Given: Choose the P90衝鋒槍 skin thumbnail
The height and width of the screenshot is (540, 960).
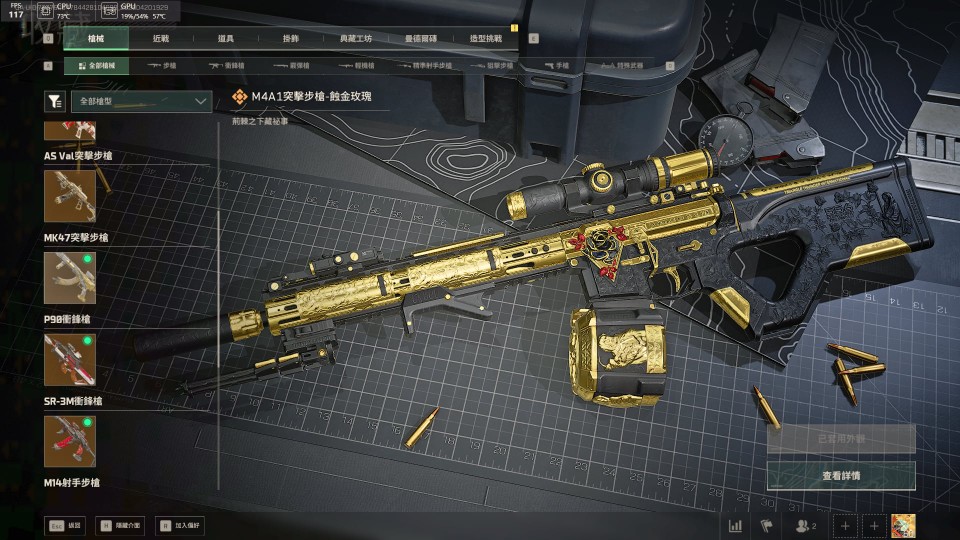Looking at the screenshot, I should [x=70, y=278].
